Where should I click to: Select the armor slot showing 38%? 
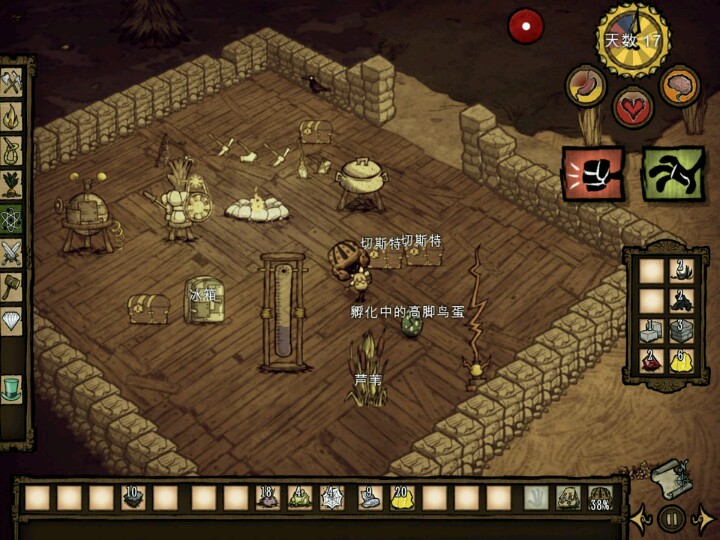[600, 497]
